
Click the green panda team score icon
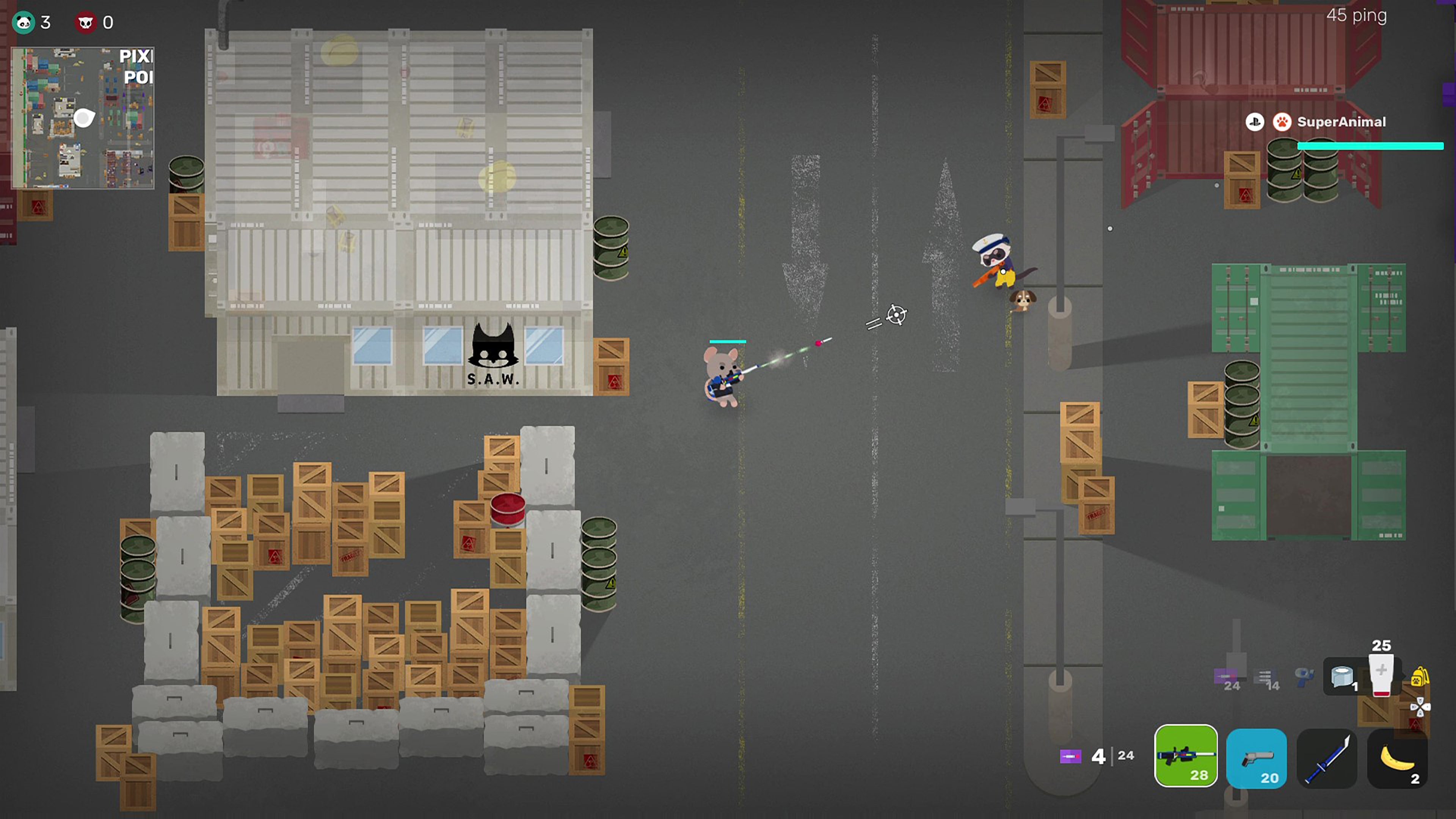(24, 23)
